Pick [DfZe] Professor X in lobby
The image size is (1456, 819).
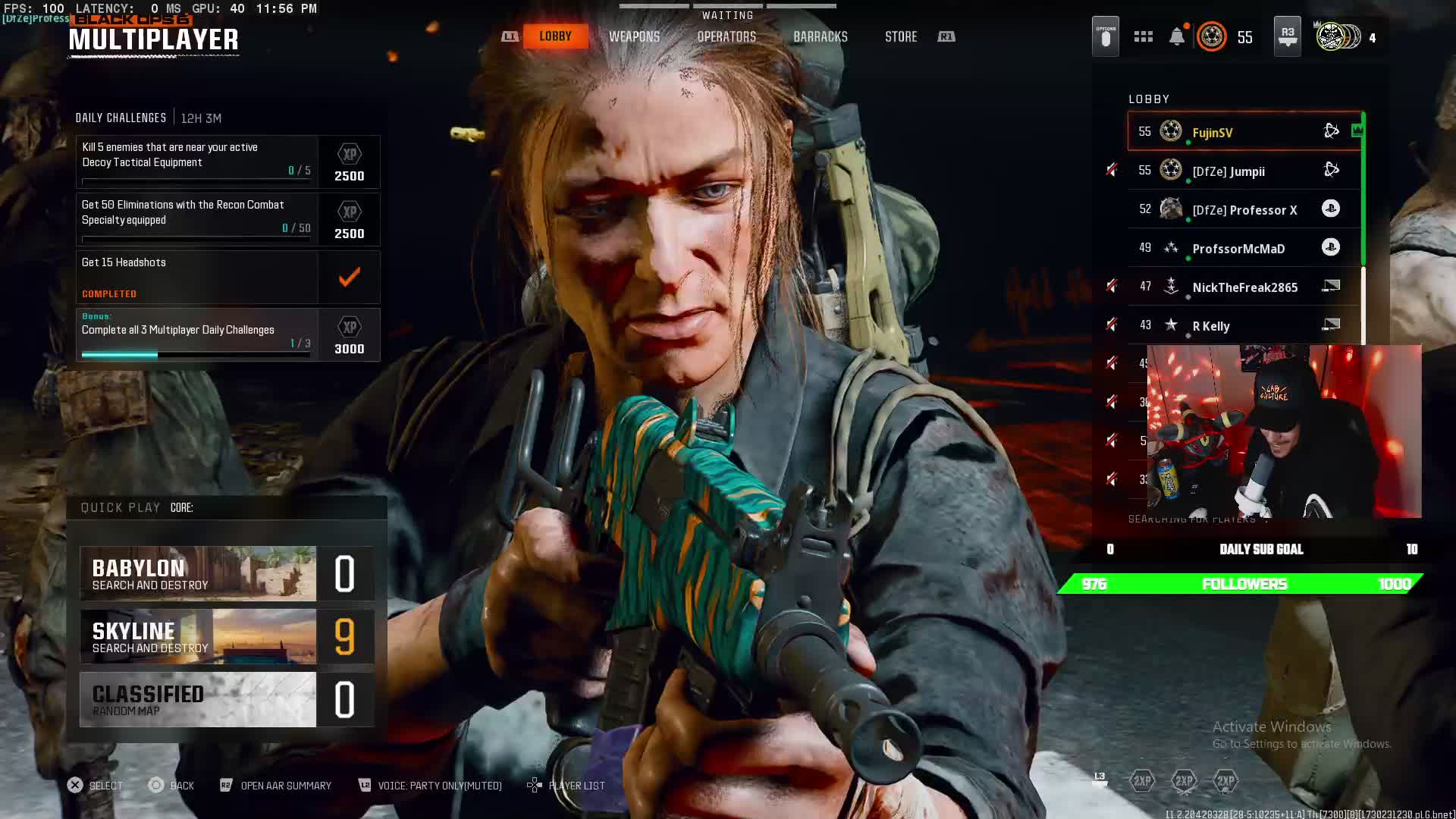pos(1244,209)
